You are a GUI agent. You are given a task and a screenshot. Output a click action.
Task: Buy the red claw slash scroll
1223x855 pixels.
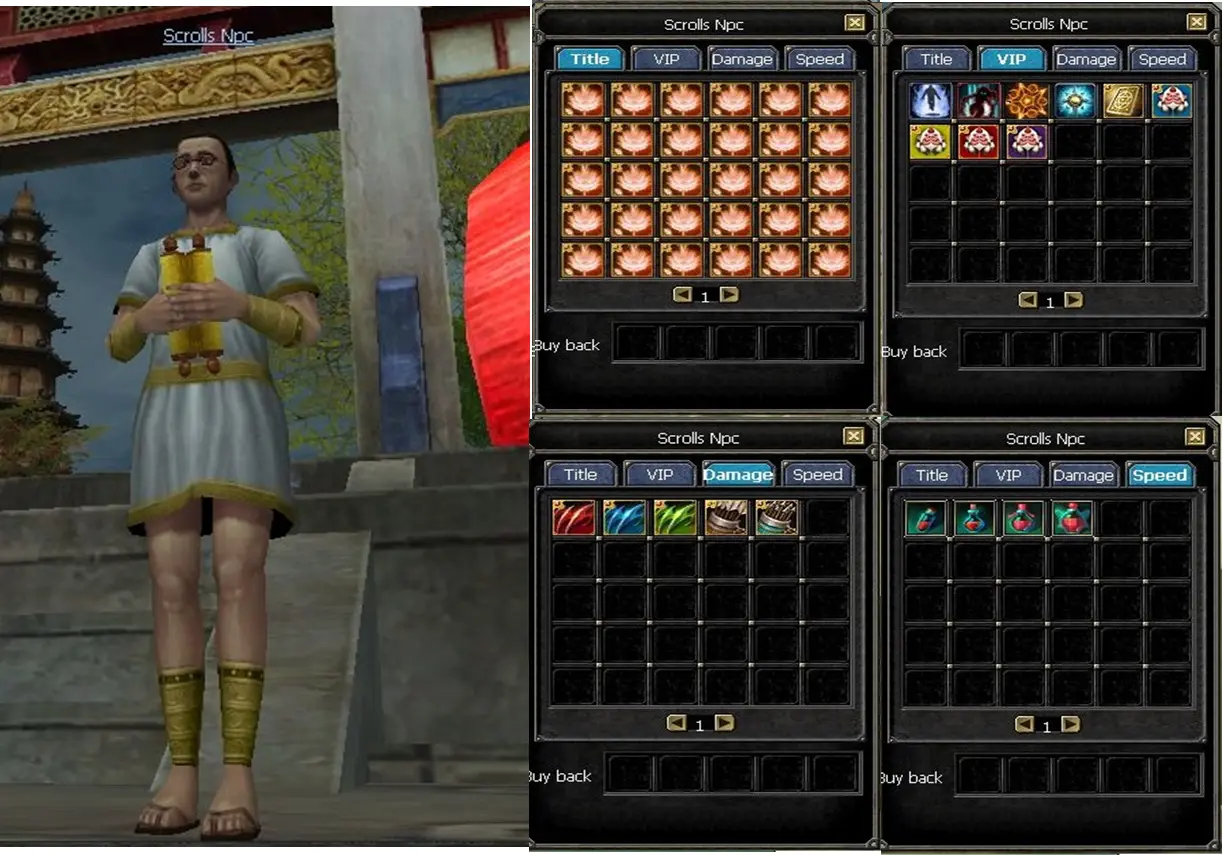point(574,518)
